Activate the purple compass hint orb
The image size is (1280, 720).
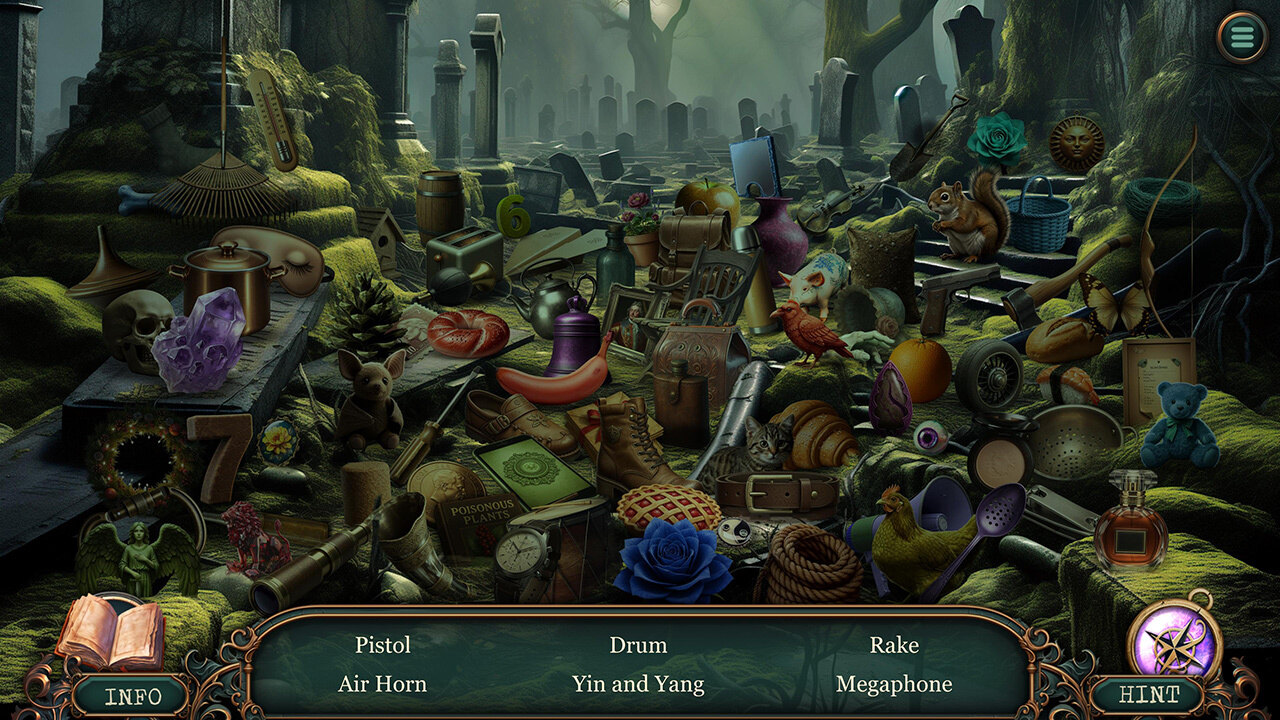click(1174, 641)
